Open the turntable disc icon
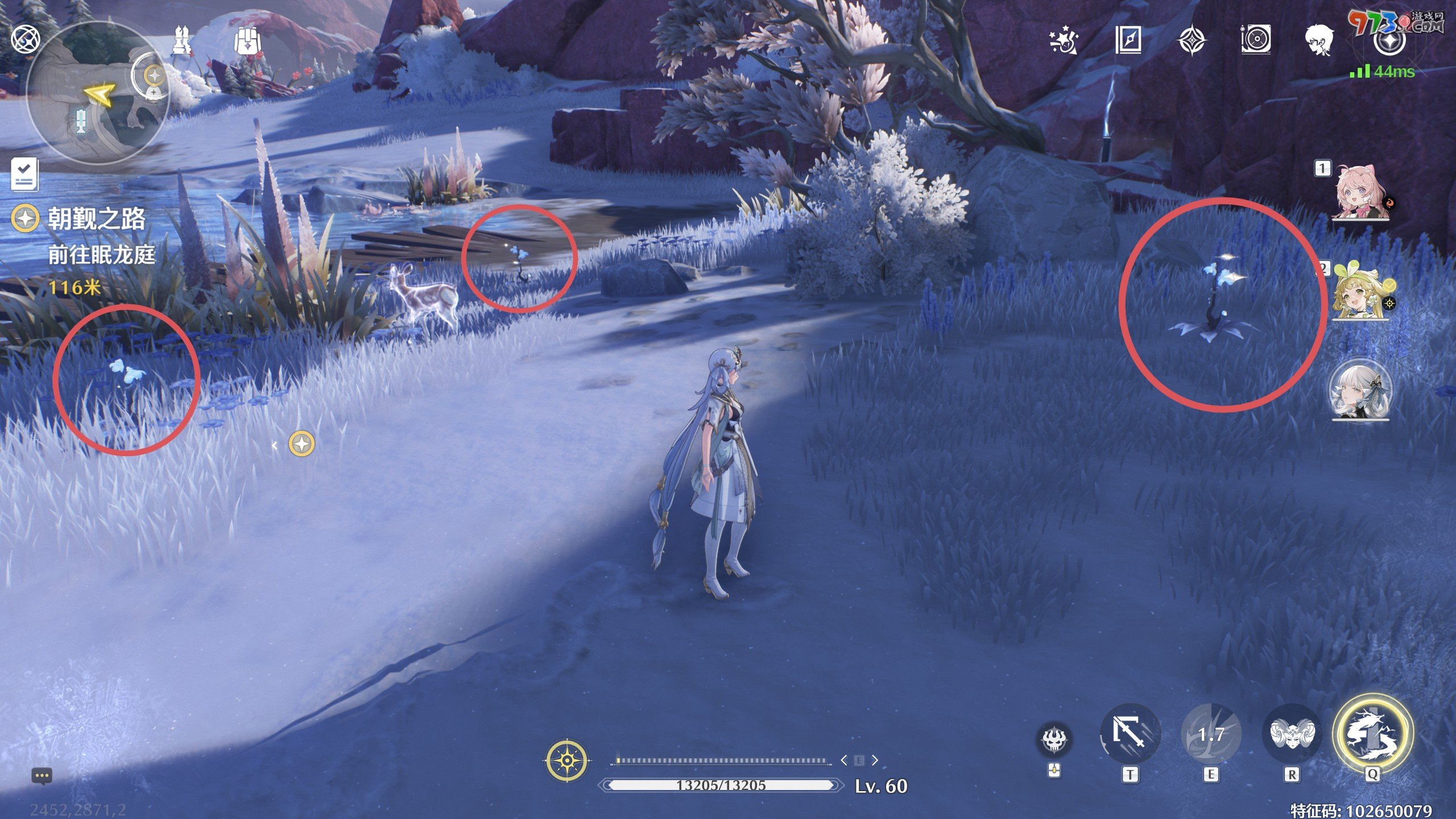 (x=1256, y=40)
